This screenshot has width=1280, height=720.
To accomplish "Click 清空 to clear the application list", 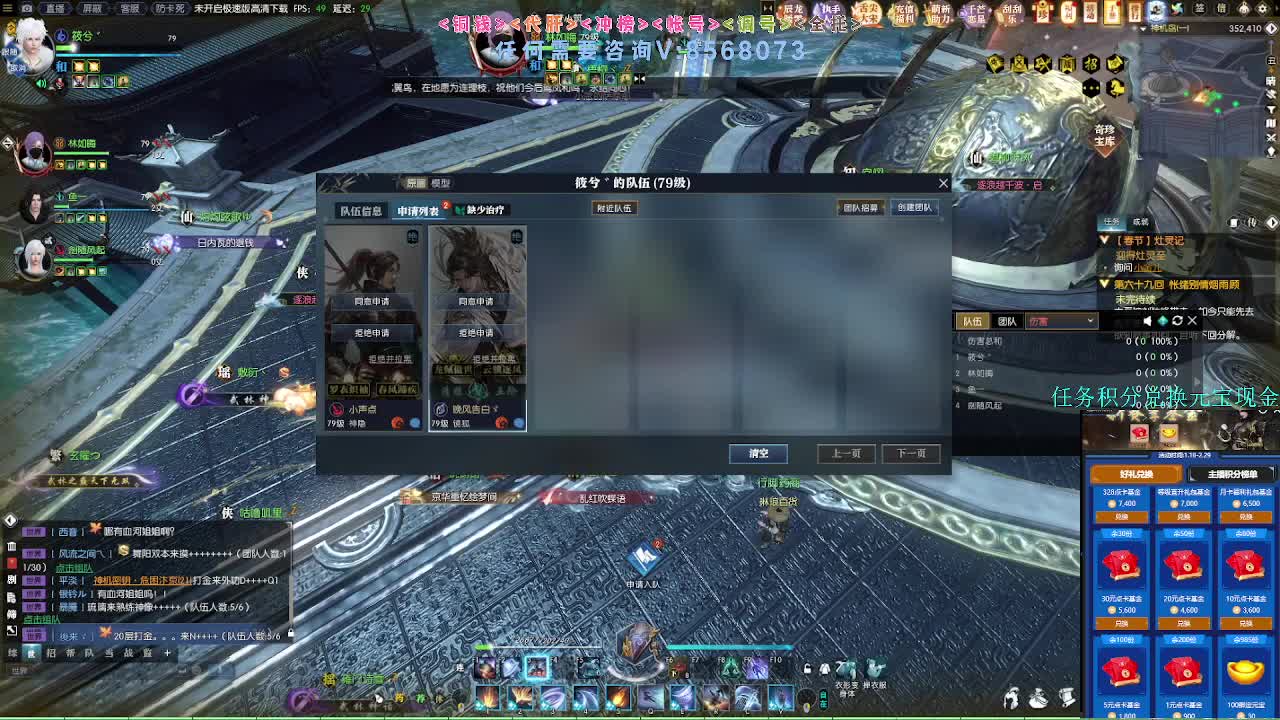I will click(758, 453).
